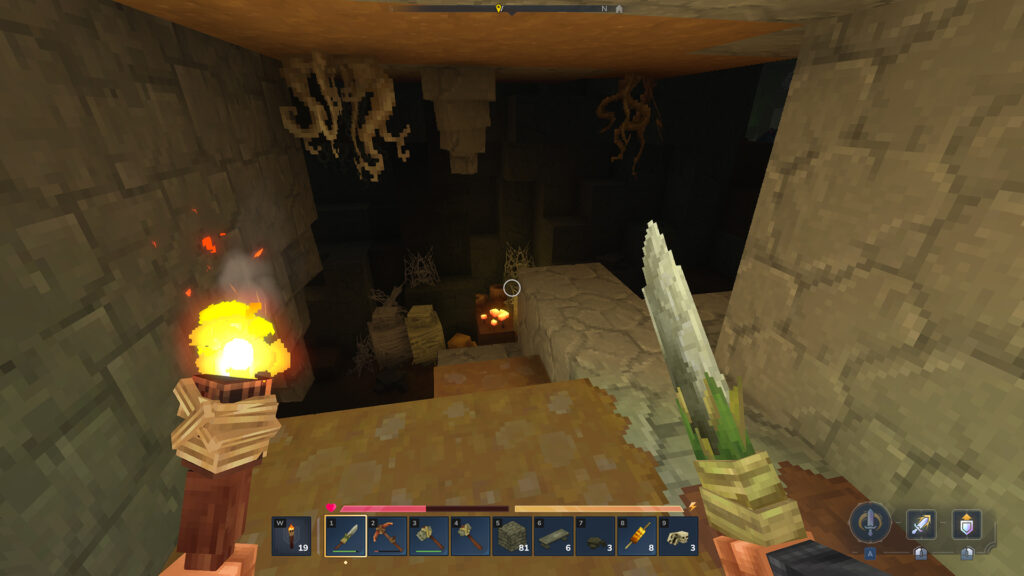Select the skewer food stack of 8
This screenshot has height=576, width=1024.
point(637,535)
